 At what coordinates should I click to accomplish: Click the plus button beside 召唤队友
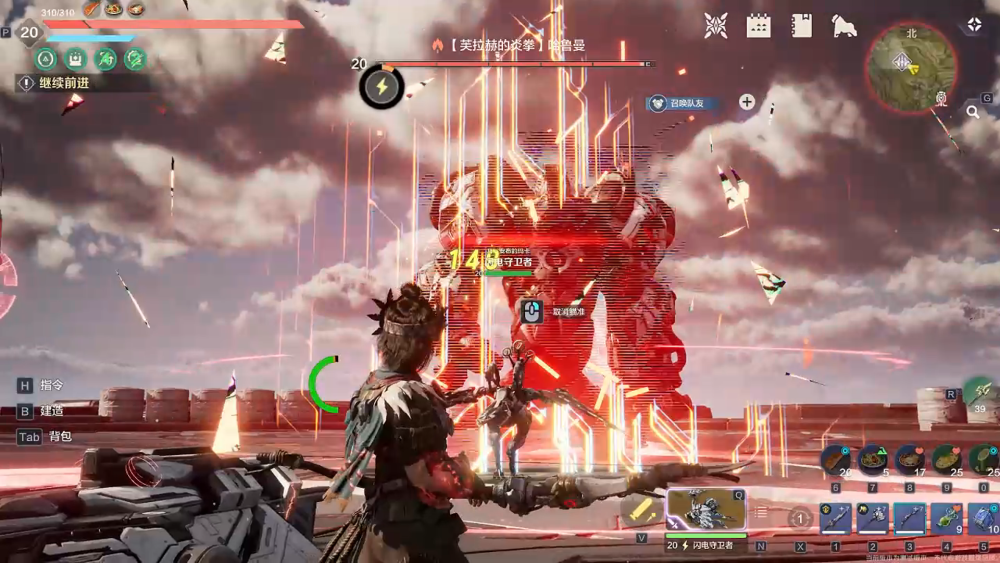pyautogui.click(x=747, y=102)
